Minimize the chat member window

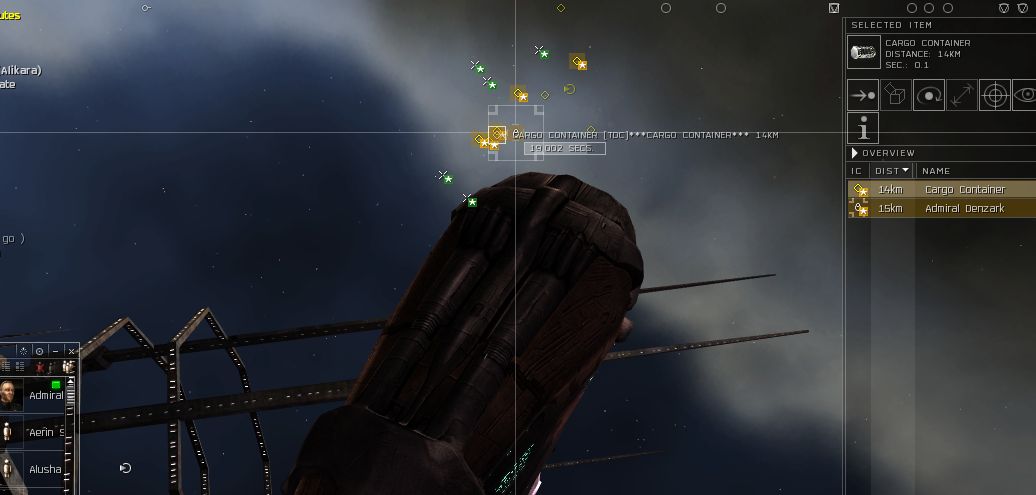coord(56,351)
